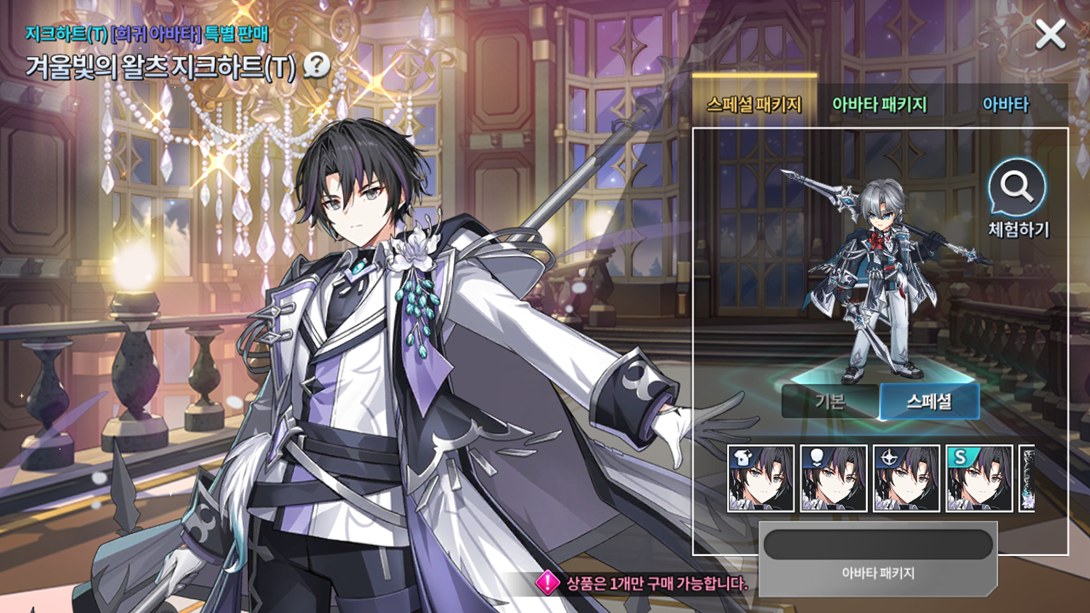The width and height of the screenshot is (1090, 613).
Task: Choose the speech-bubble avatar thumbnail
Action: click(x=834, y=479)
